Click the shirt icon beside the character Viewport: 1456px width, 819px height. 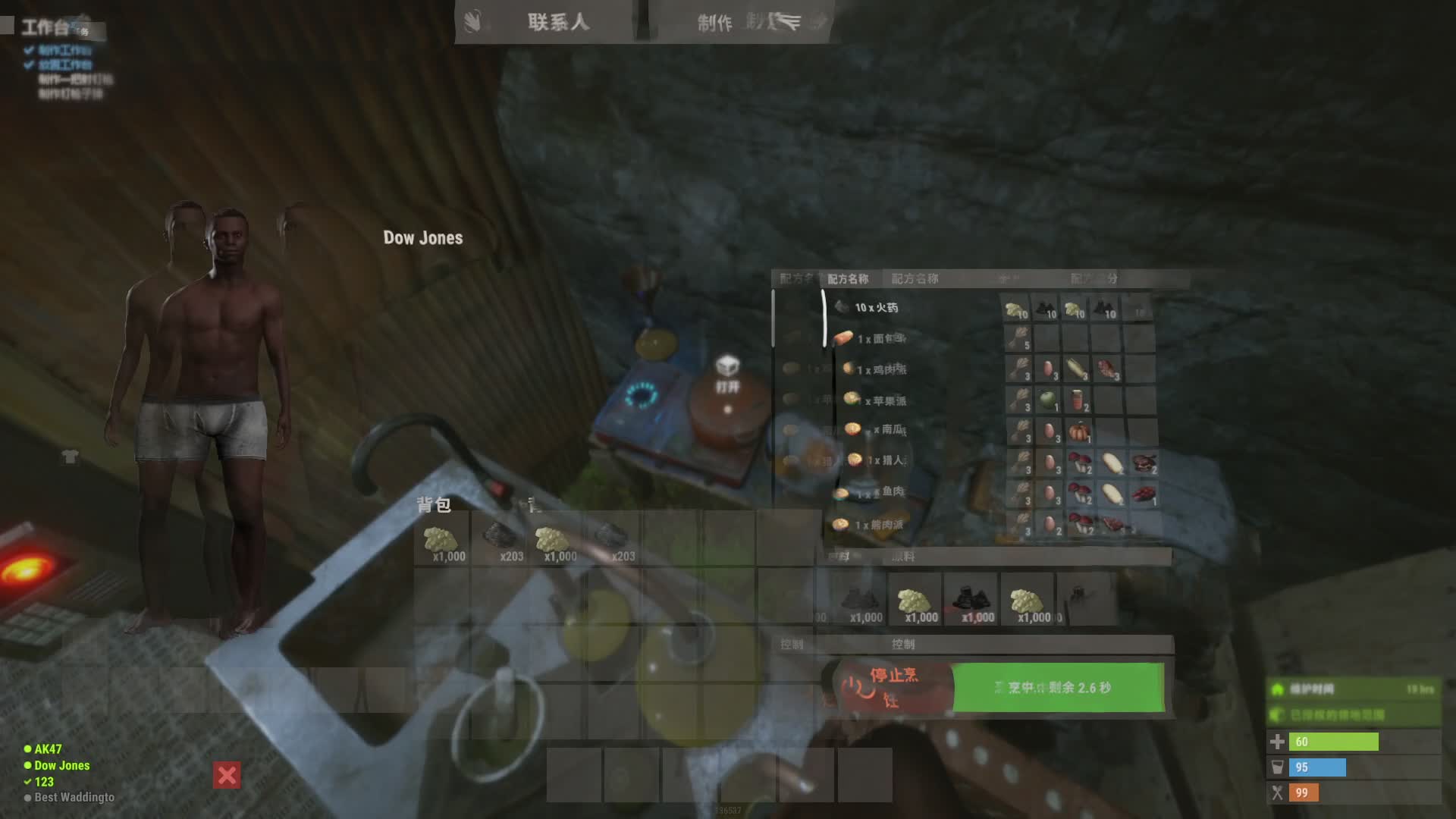pos(70,457)
